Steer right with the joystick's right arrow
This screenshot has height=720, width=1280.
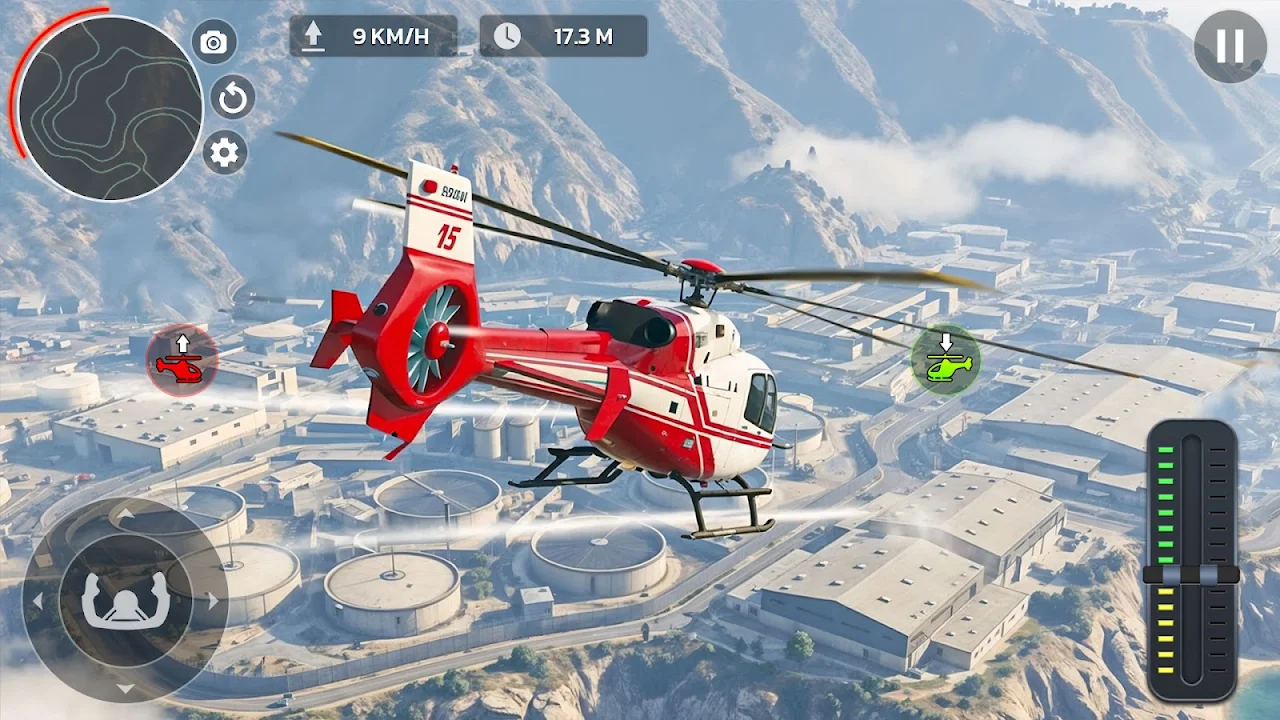pos(212,601)
